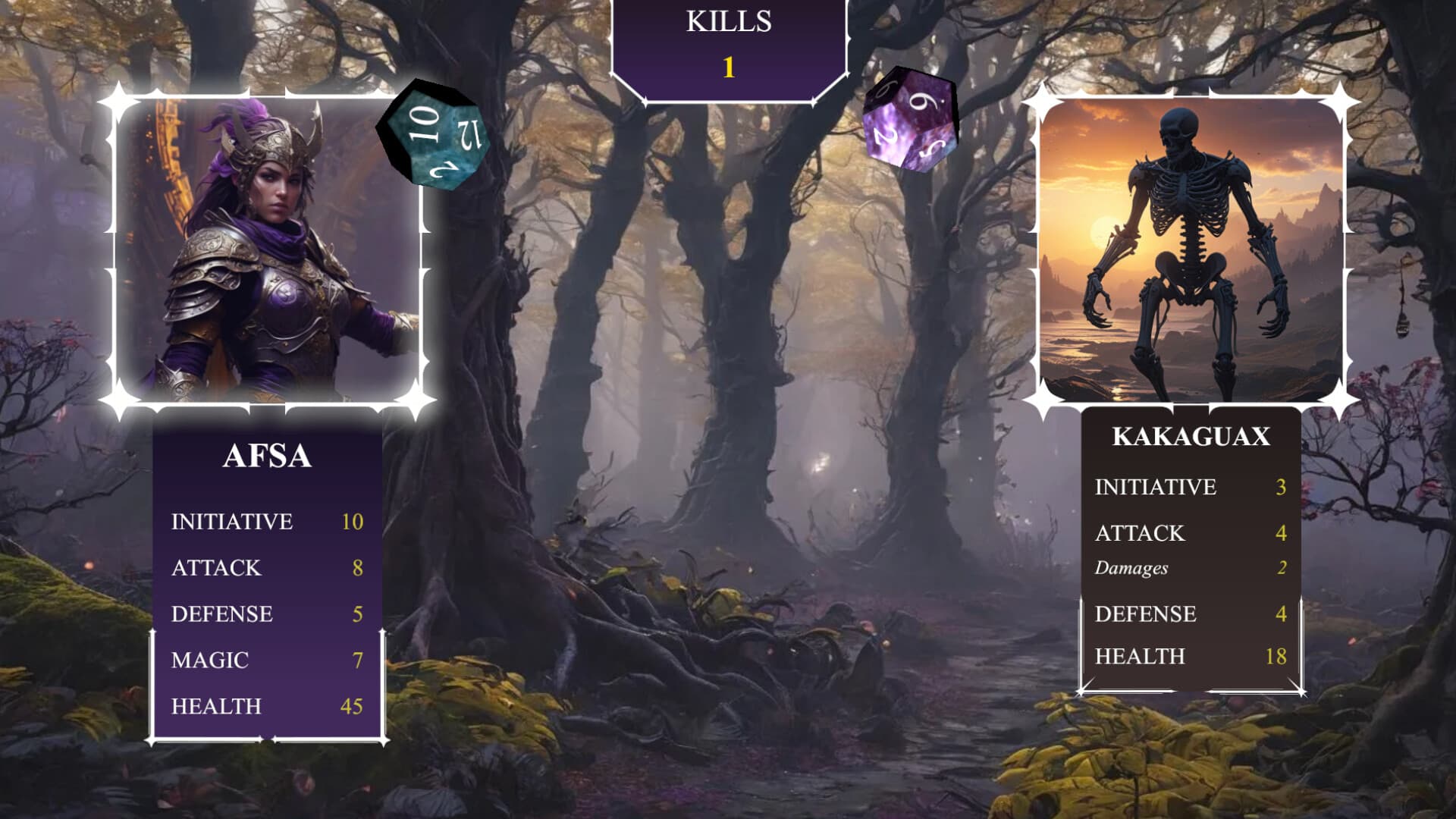Click Afsa's ATTACK value of 8

357,568
